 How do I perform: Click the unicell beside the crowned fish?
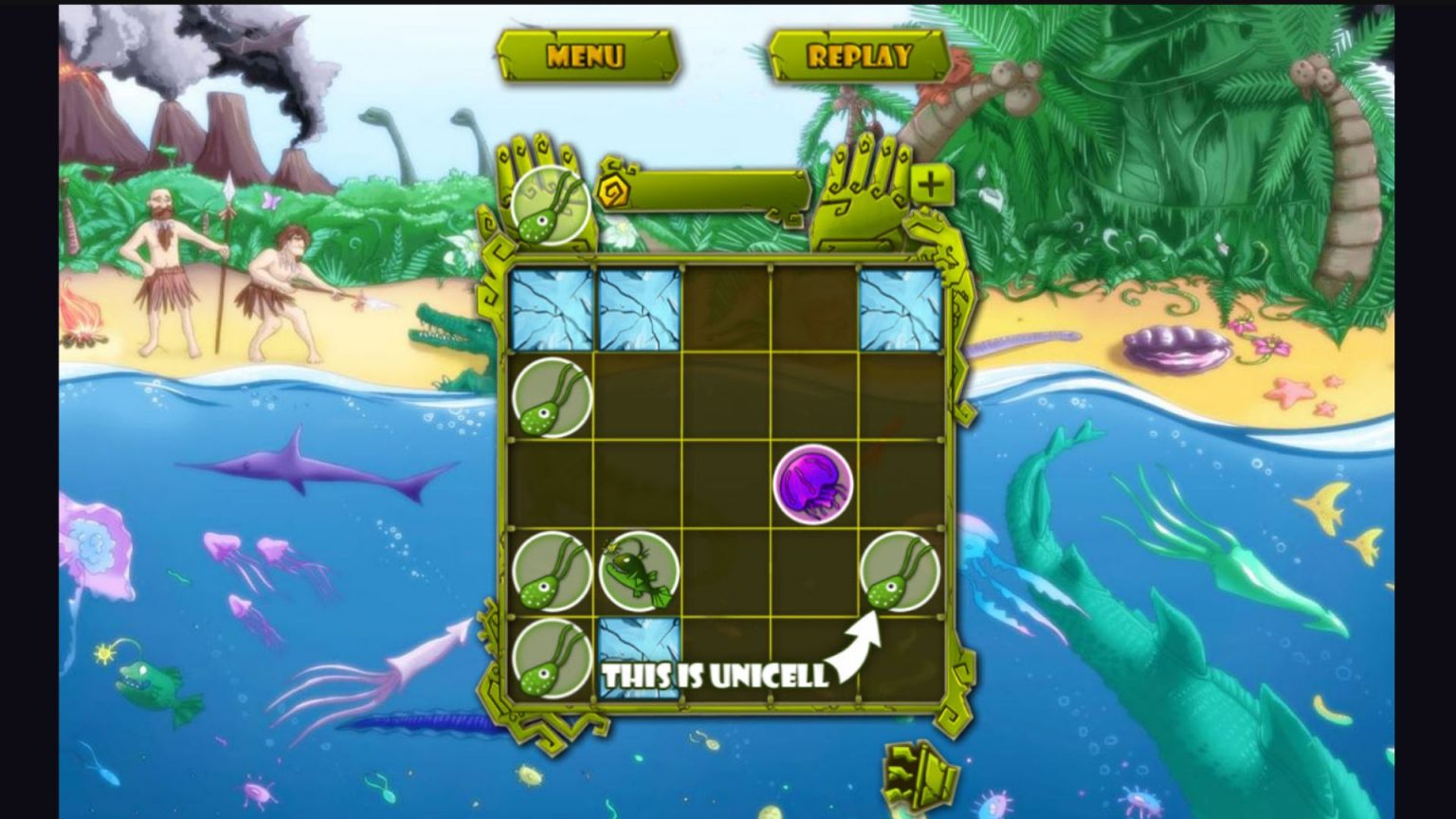click(551, 573)
